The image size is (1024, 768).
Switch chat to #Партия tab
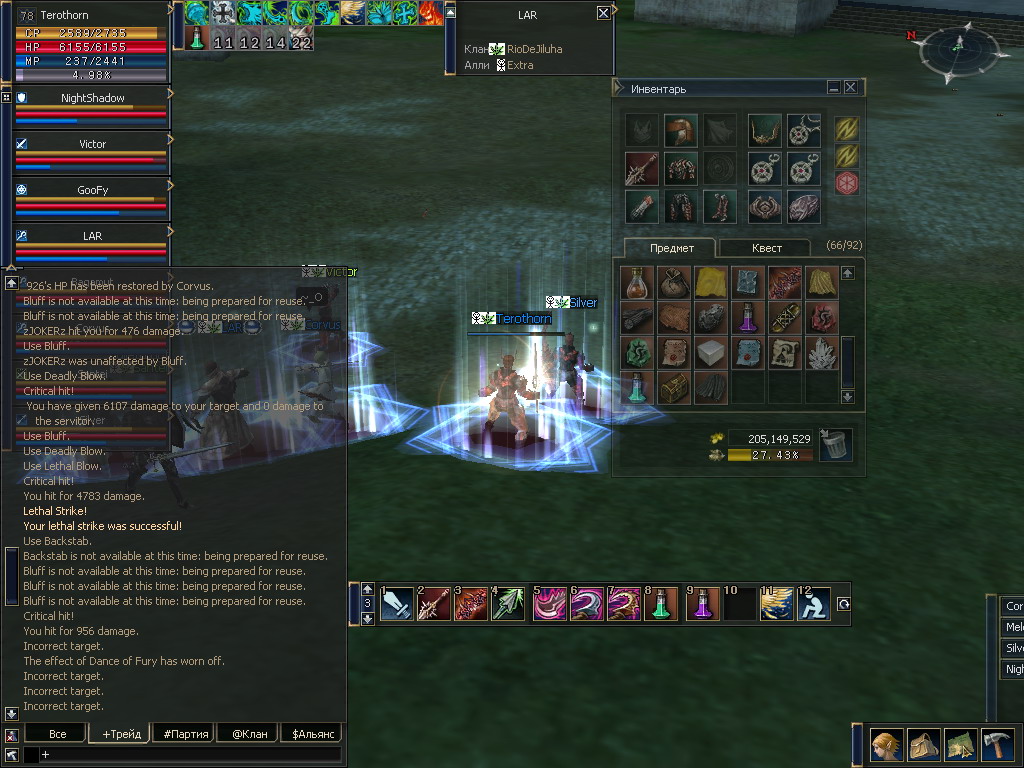[186, 734]
